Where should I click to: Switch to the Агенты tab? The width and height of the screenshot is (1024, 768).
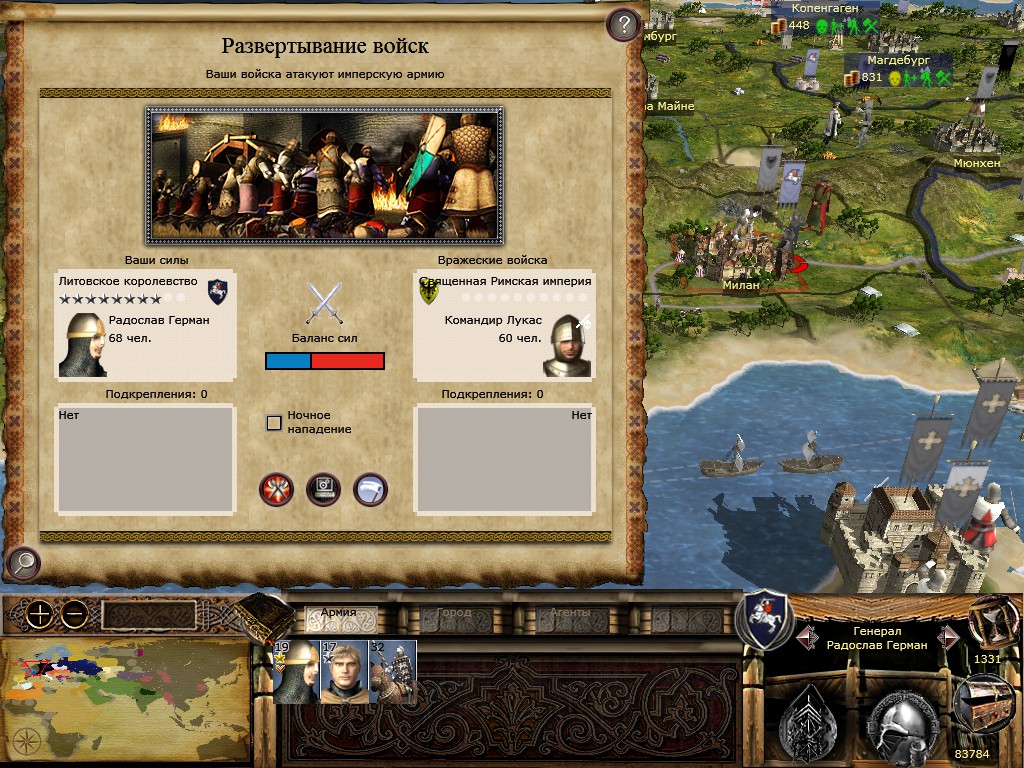[570, 613]
